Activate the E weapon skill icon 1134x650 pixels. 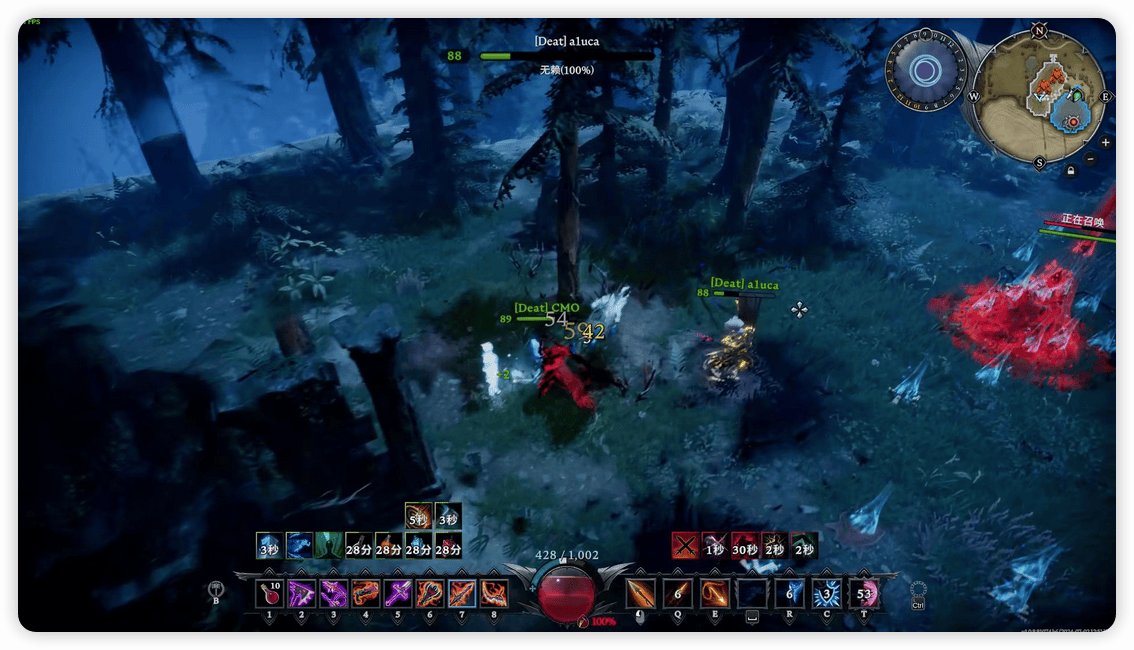pos(715,594)
